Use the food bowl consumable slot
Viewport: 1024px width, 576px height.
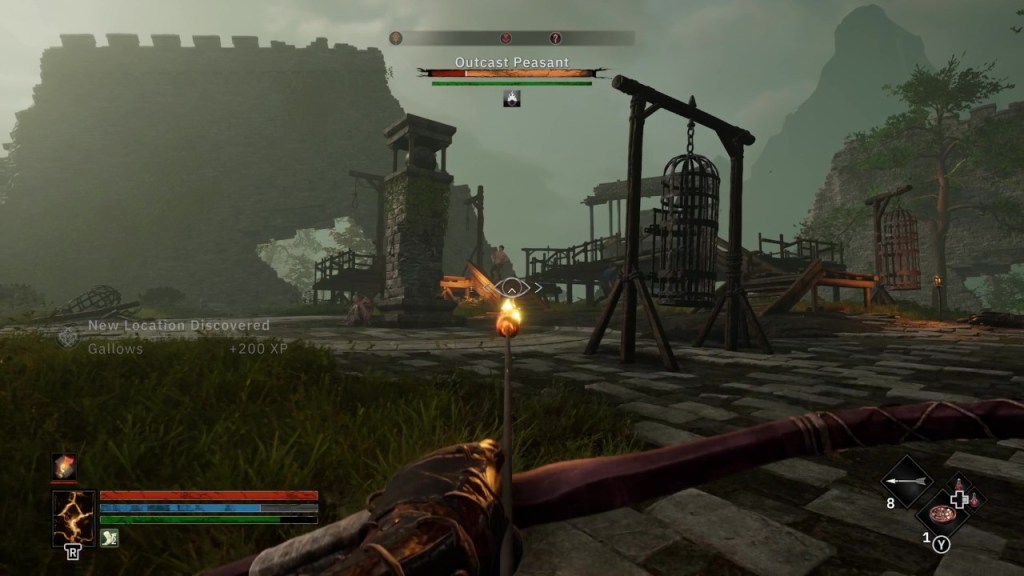941,513
